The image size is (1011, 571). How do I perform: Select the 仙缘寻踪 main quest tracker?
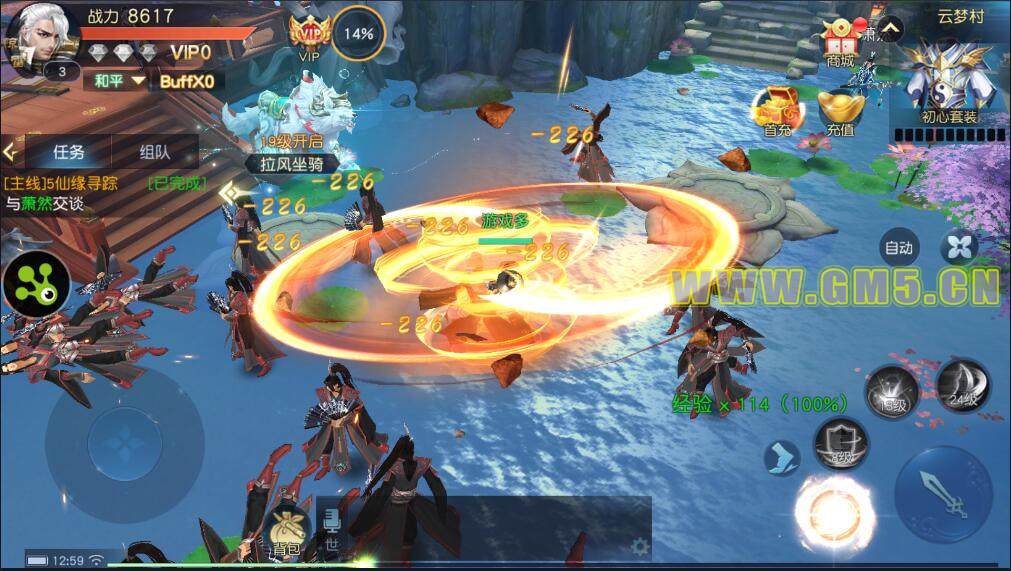(100, 193)
